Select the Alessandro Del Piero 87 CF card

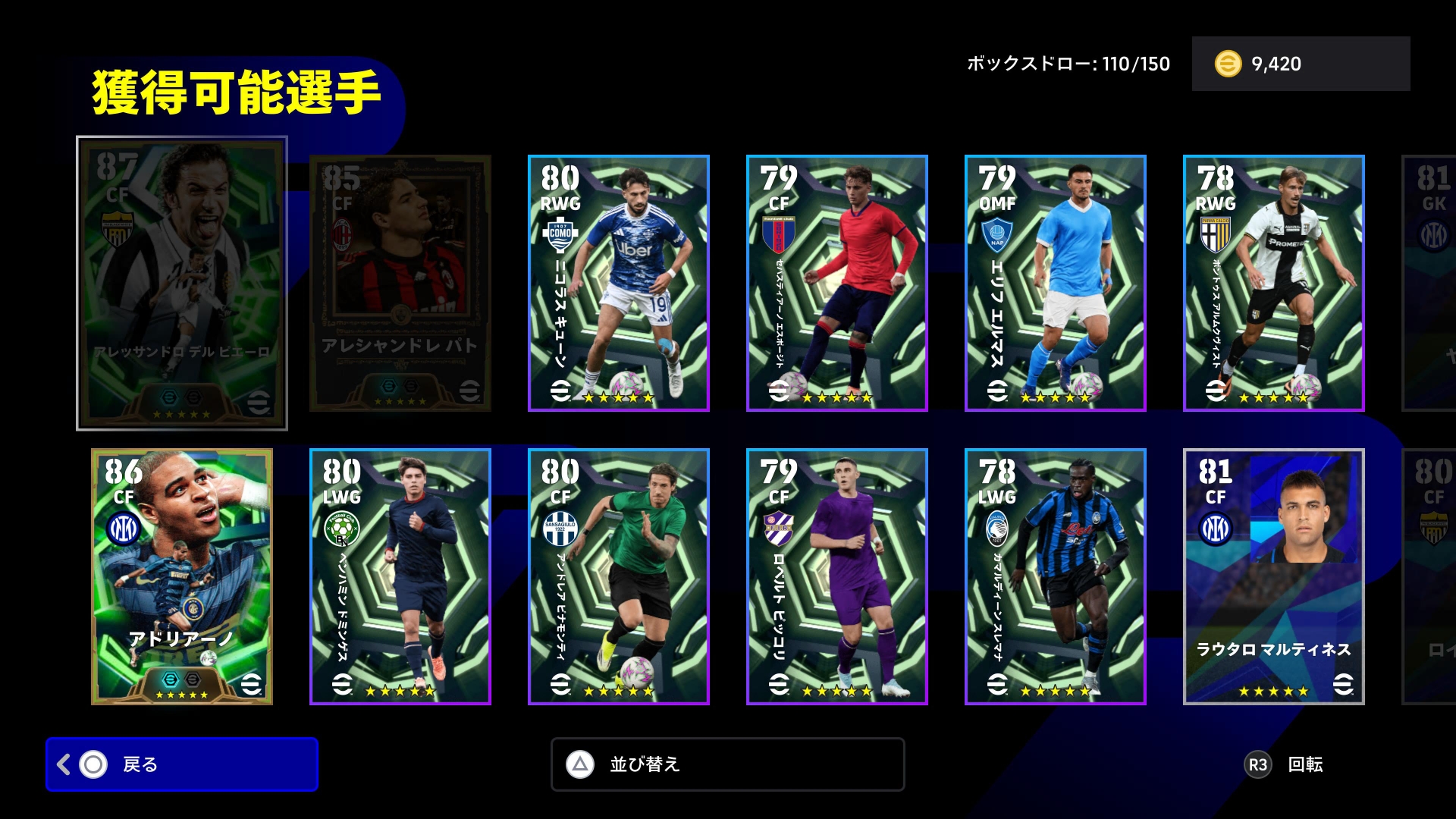182,284
